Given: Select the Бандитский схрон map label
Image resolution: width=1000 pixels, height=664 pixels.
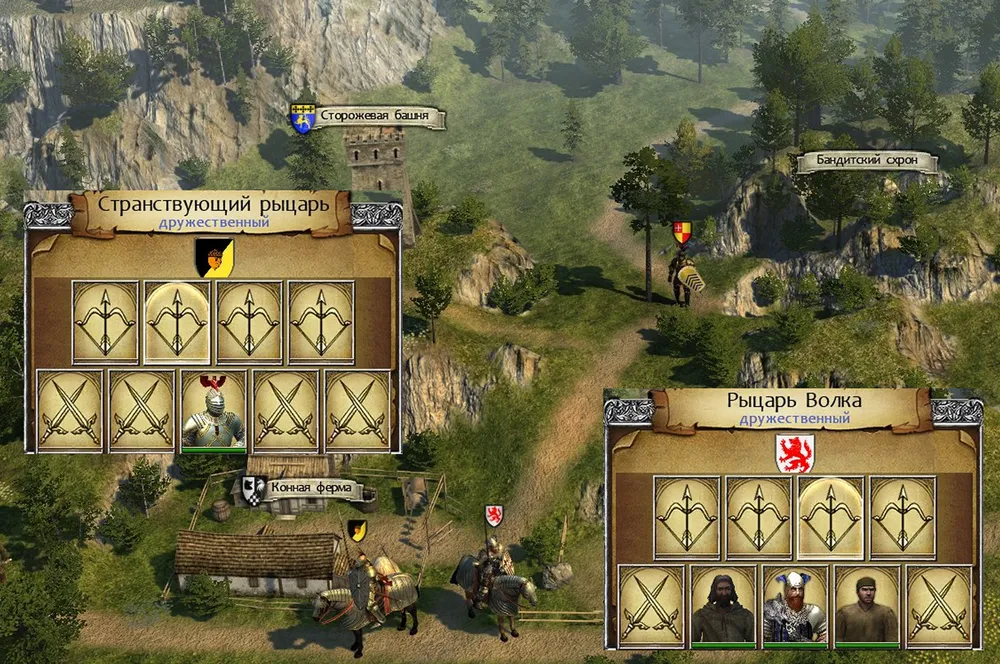Looking at the screenshot, I should pos(866,162).
